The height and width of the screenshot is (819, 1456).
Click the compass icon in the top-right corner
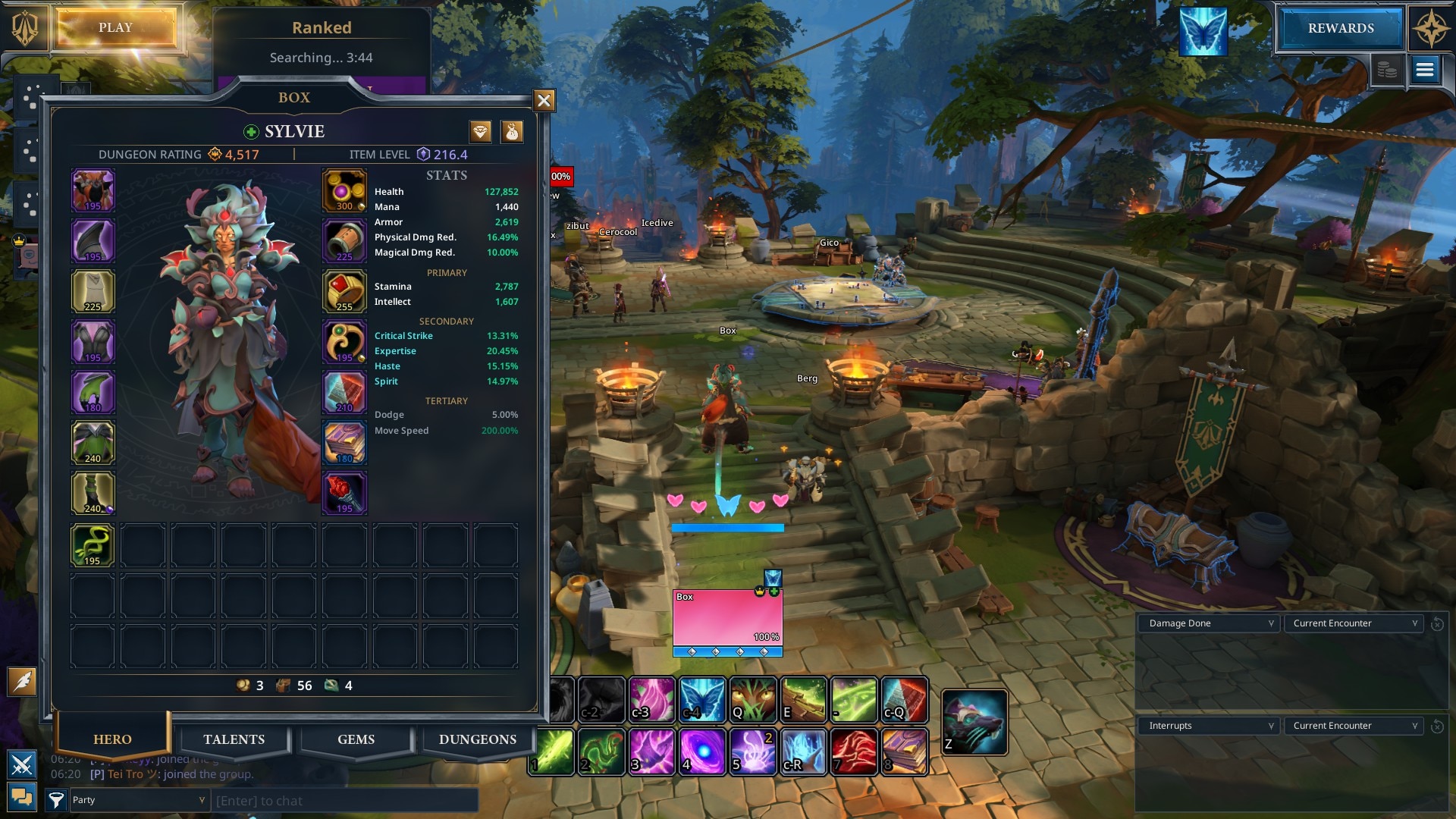[x=1429, y=28]
